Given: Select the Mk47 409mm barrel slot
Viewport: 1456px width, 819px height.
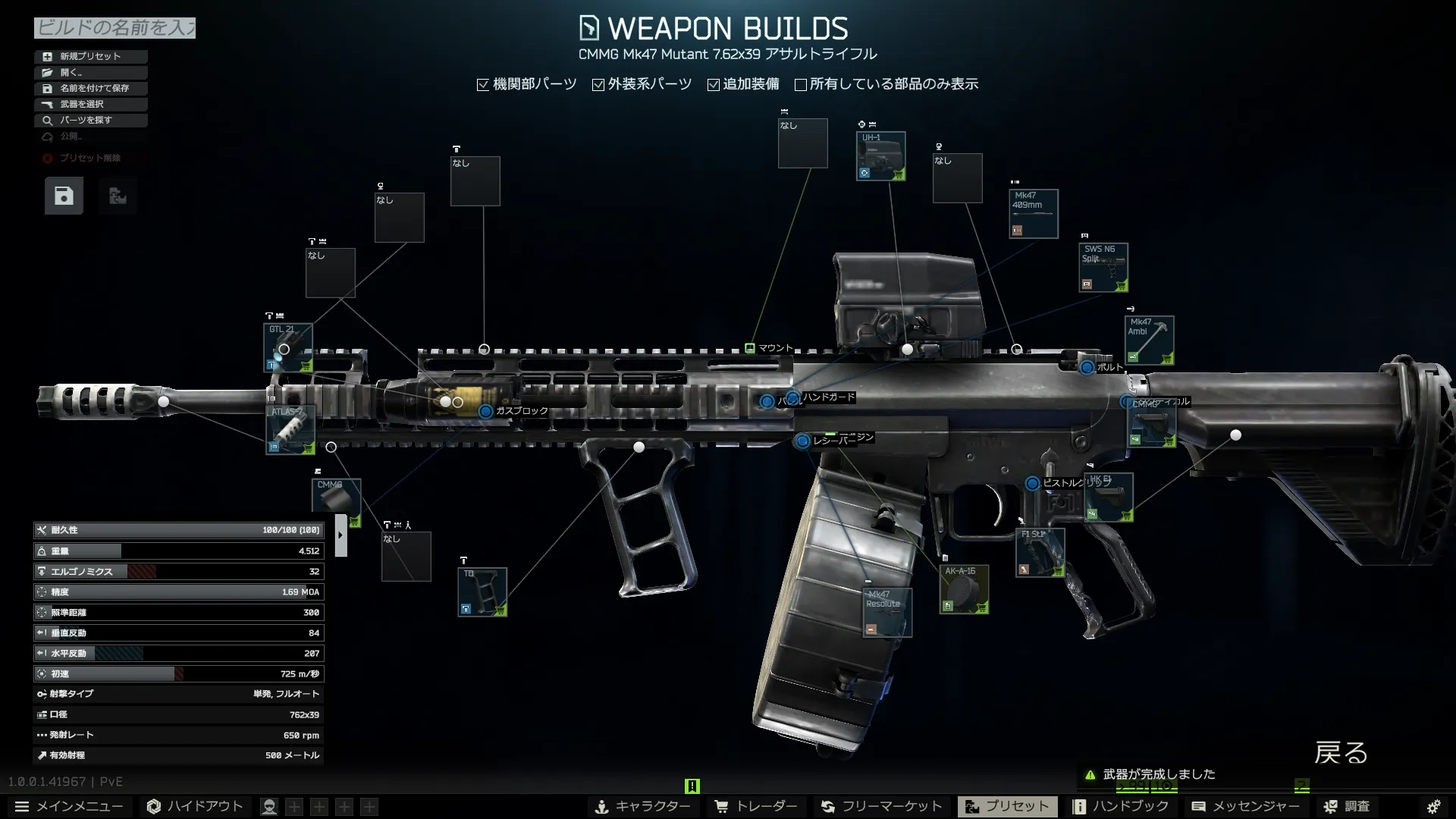Looking at the screenshot, I should [x=1033, y=214].
